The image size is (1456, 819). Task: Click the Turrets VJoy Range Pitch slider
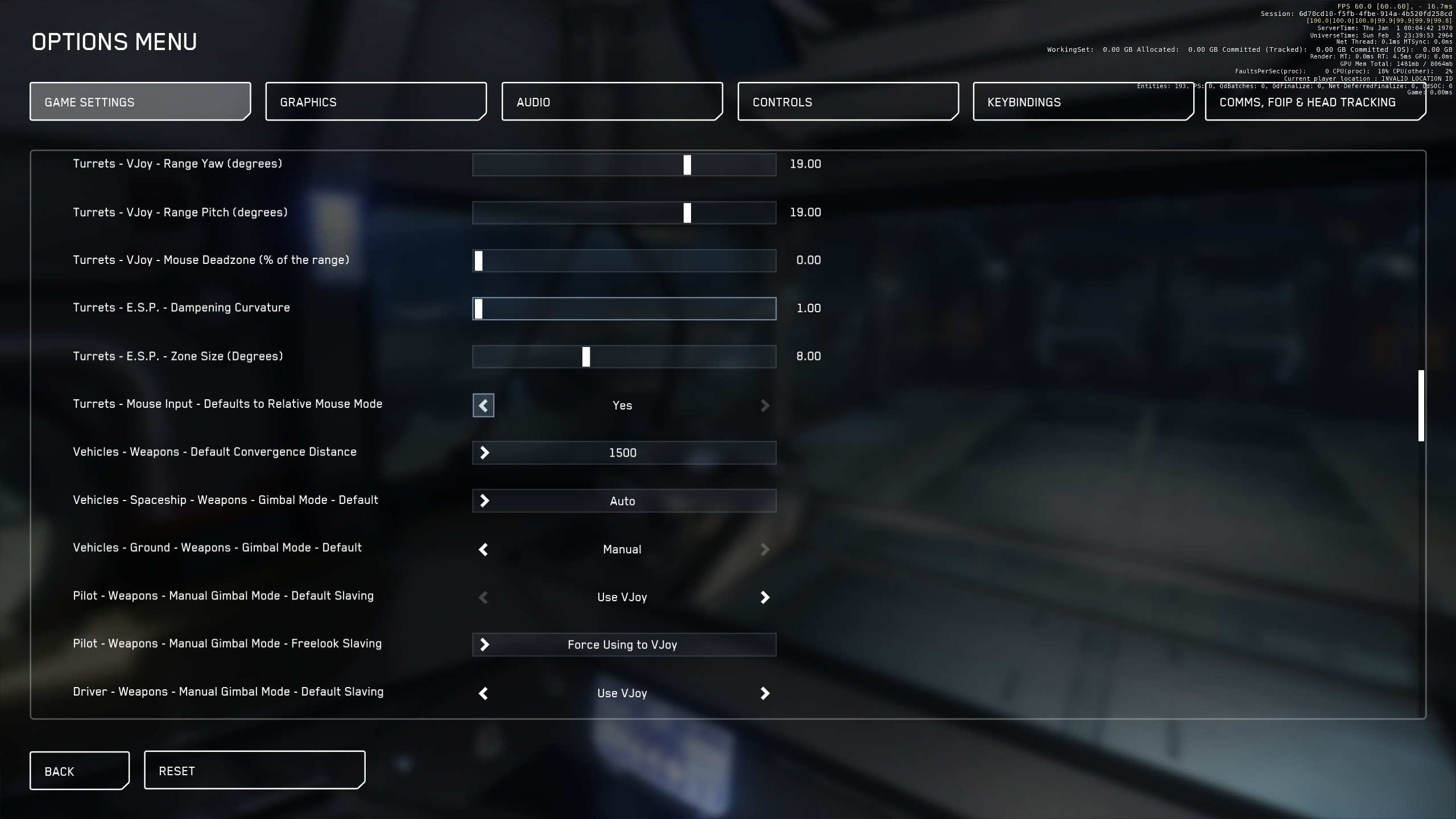tap(687, 213)
